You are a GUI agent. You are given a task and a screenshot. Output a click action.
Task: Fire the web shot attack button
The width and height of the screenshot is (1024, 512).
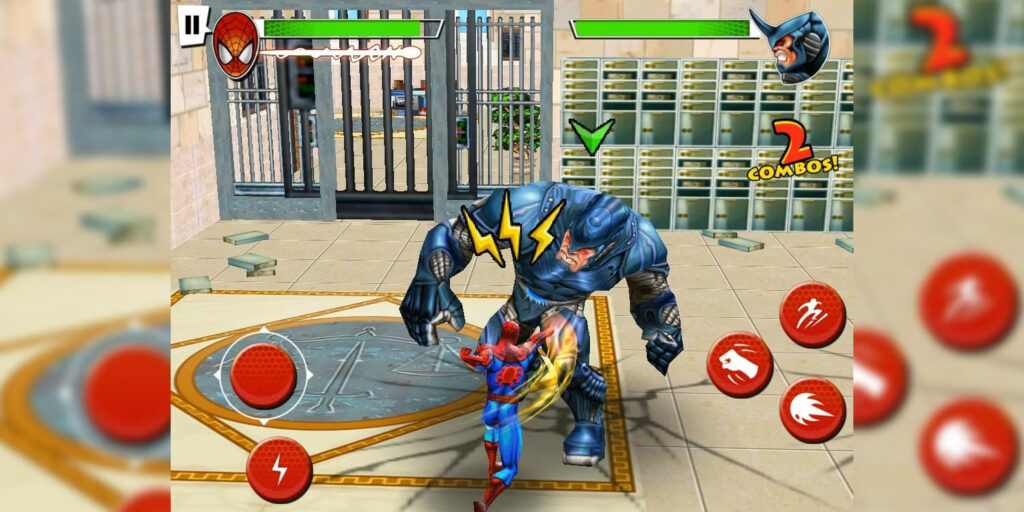point(812,410)
